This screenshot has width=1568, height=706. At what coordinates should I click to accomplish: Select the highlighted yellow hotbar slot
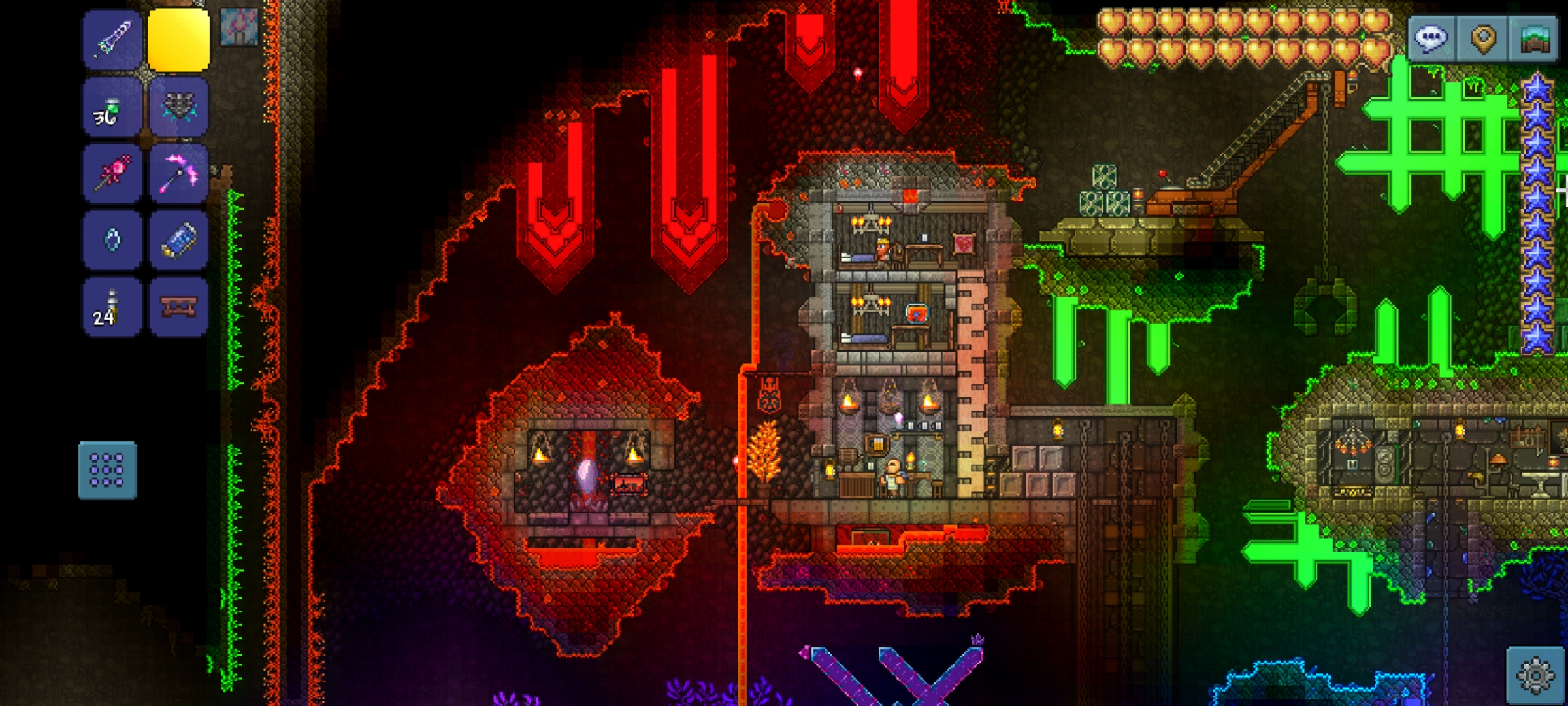[x=178, y=39]
